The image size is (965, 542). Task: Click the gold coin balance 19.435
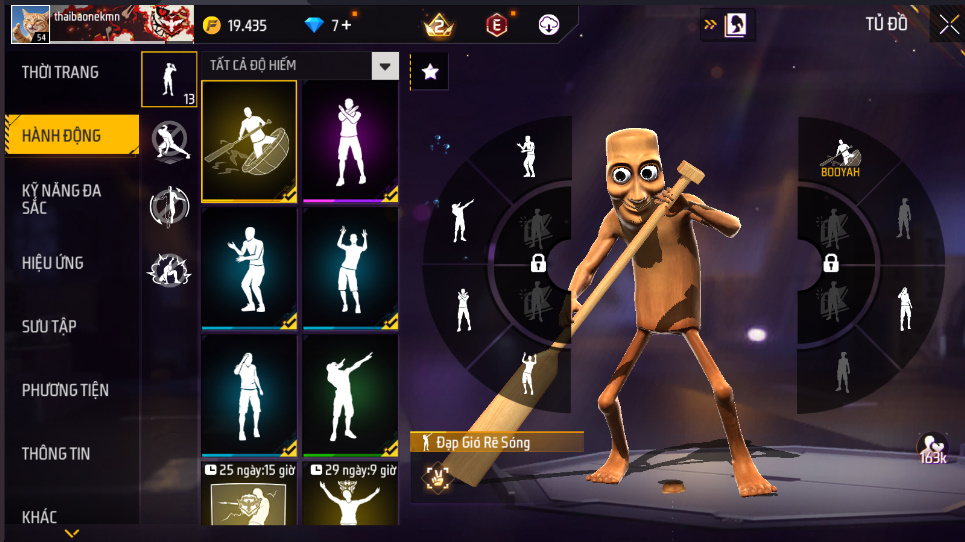pyautogui.click(x=236, y=25)
